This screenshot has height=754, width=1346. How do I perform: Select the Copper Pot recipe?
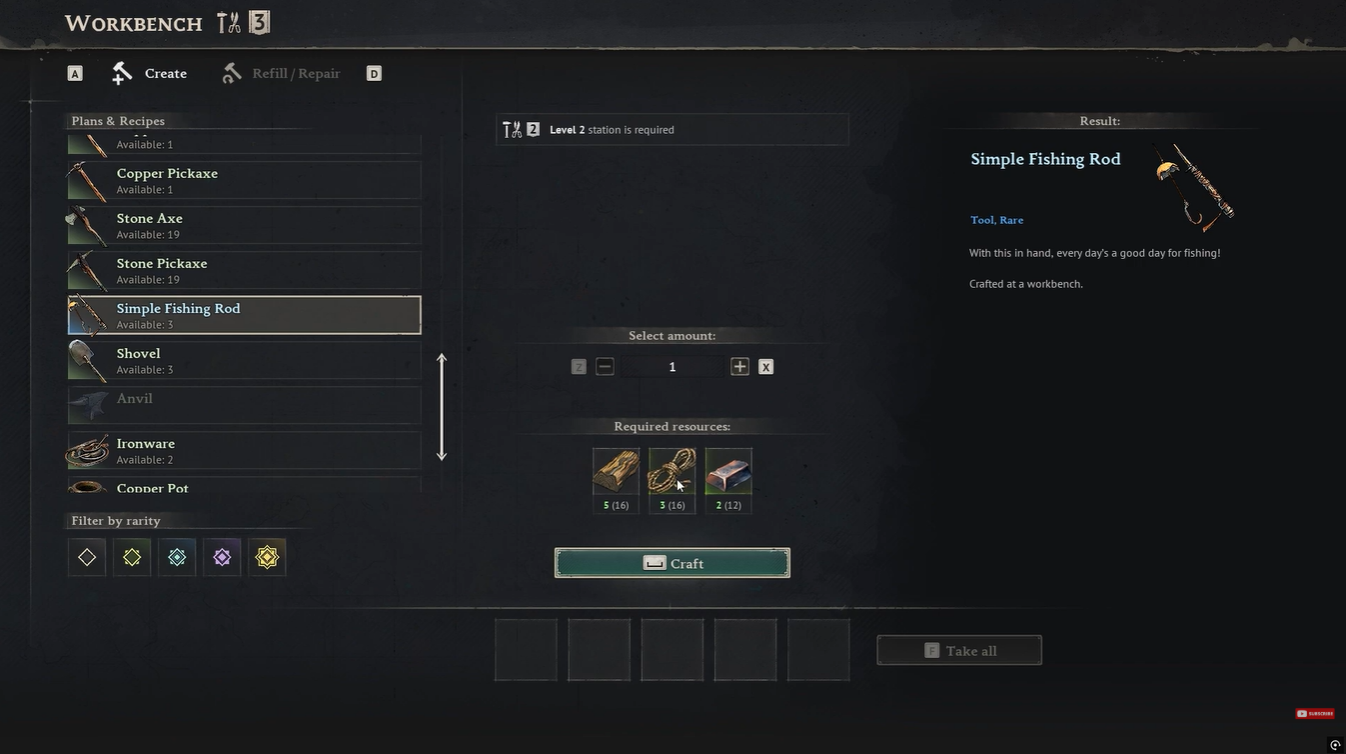point(244,487)
